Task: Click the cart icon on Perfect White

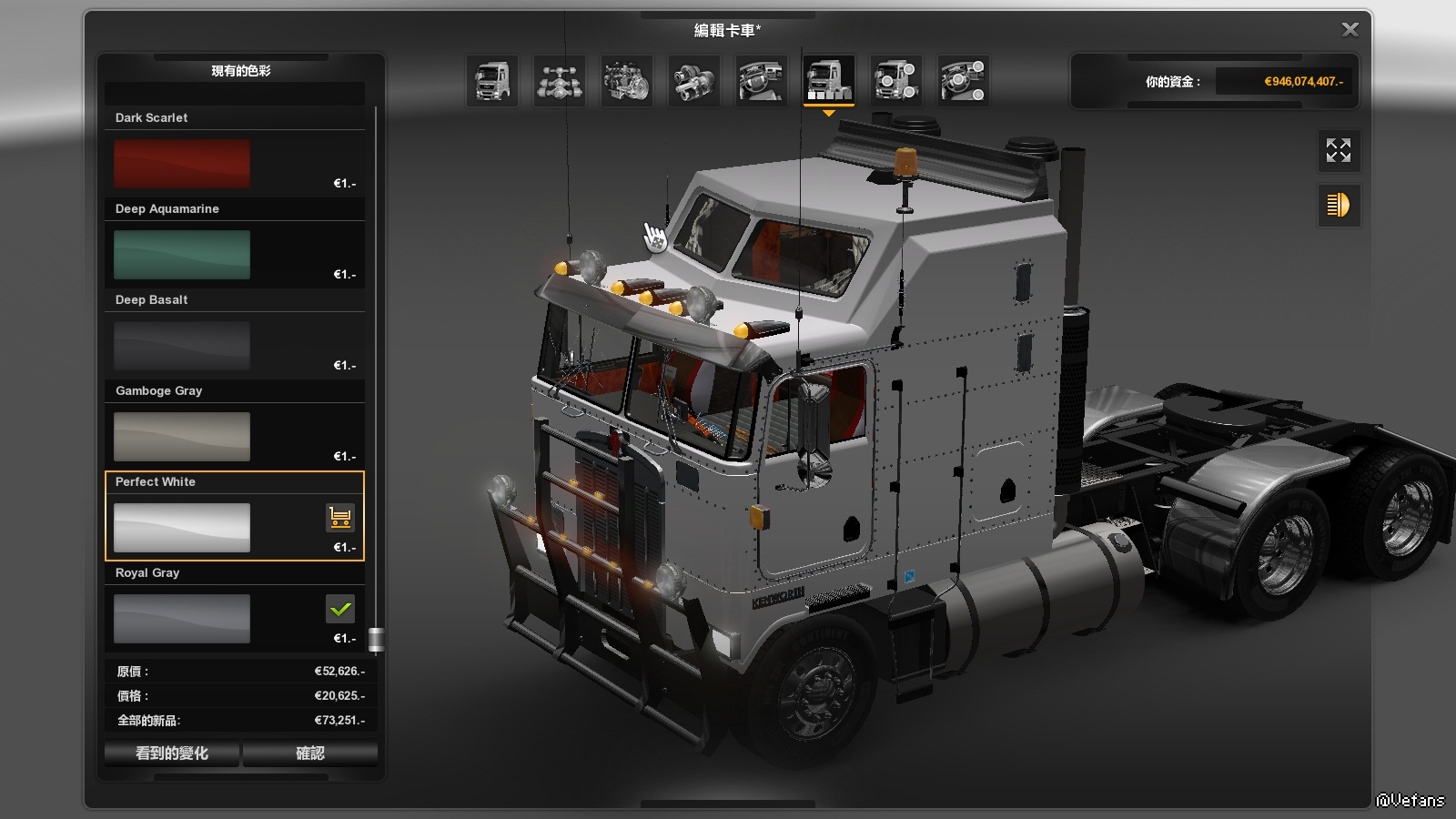Action: pos(340,518)
